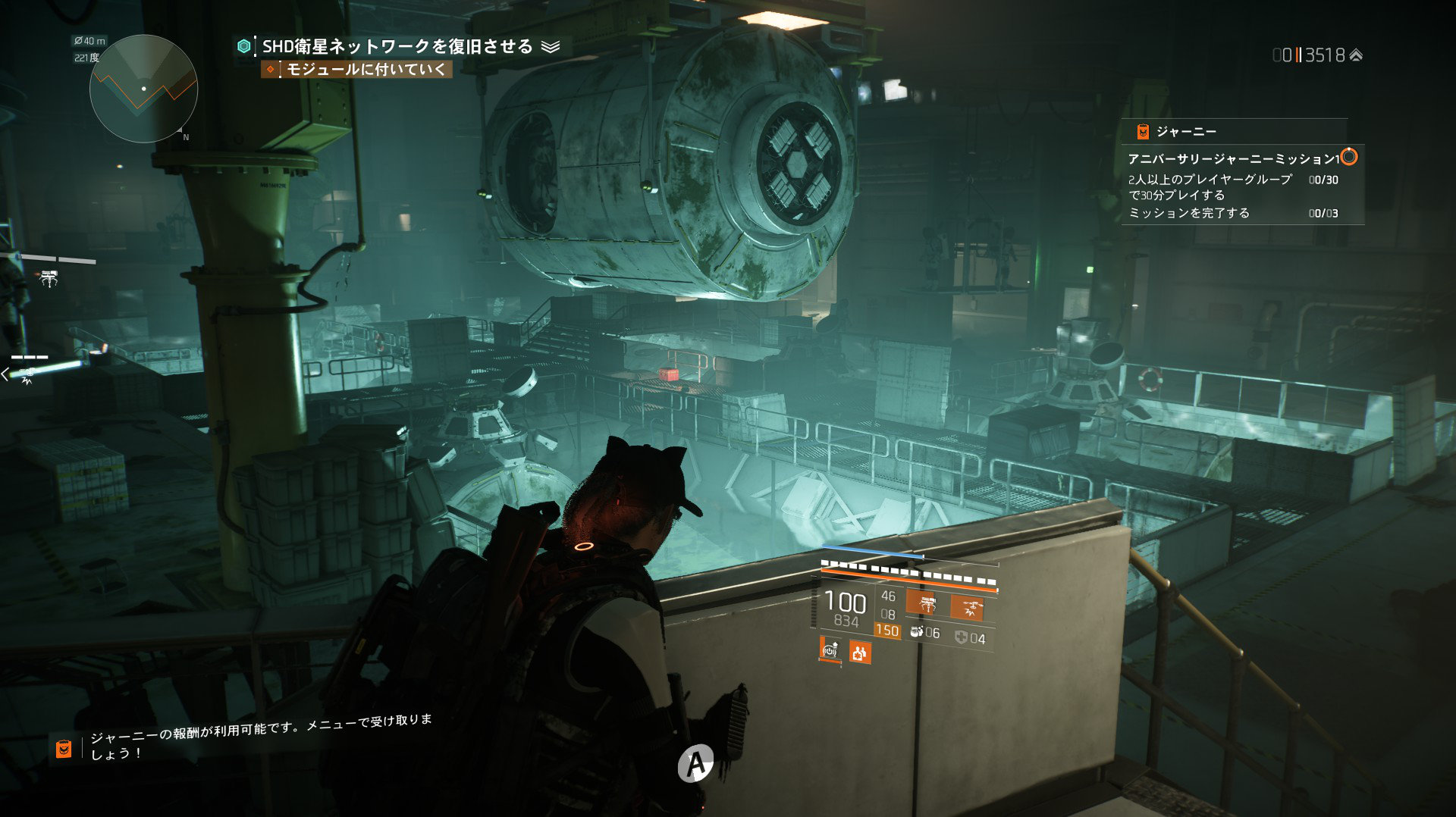Viewport: 1456px width, 817px height.
Task: Select the モジュールに付いていく sub-objective
Action: tap(366, 70)
